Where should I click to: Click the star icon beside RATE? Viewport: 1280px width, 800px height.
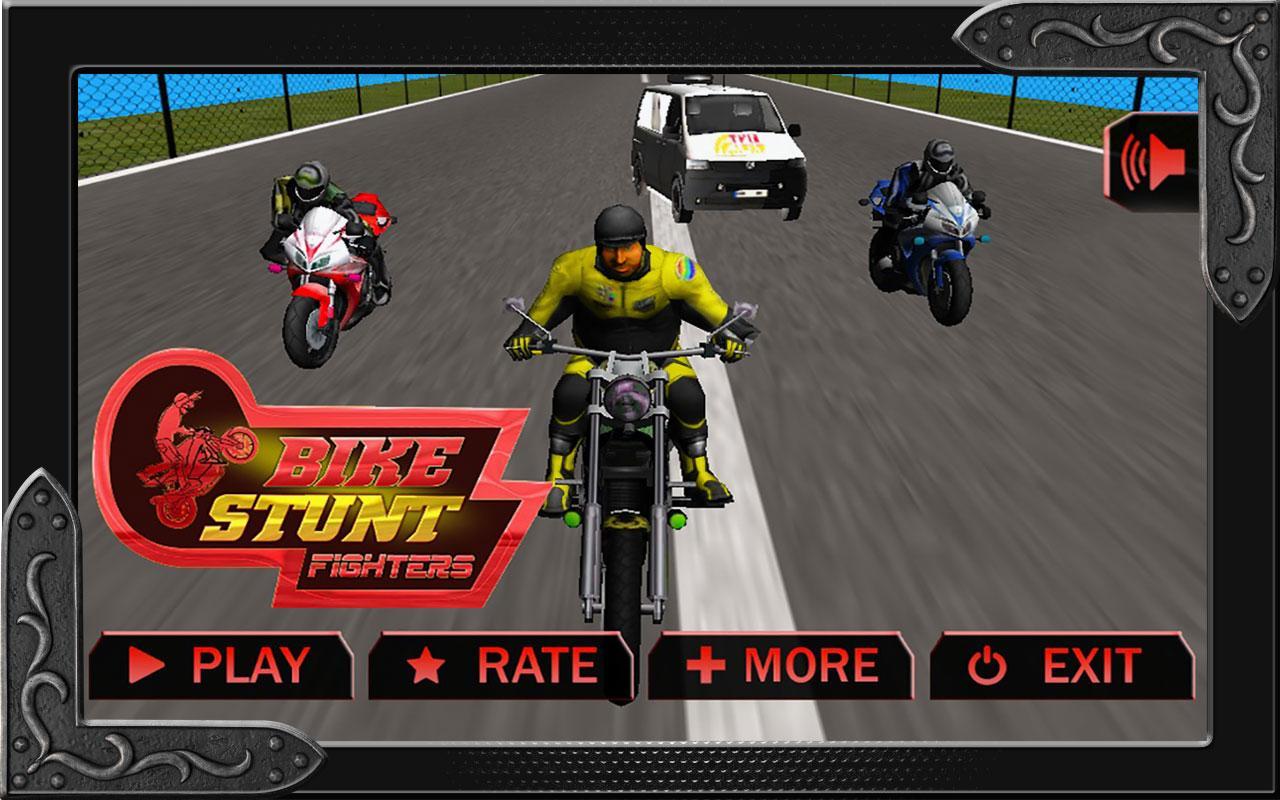click(427, 662)
